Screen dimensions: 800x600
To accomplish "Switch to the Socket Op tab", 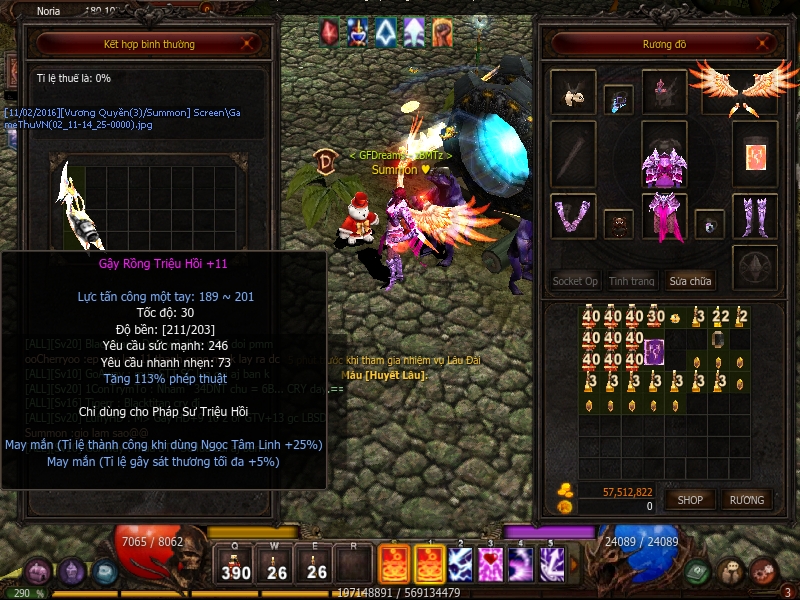I will [x=575, y=281].
